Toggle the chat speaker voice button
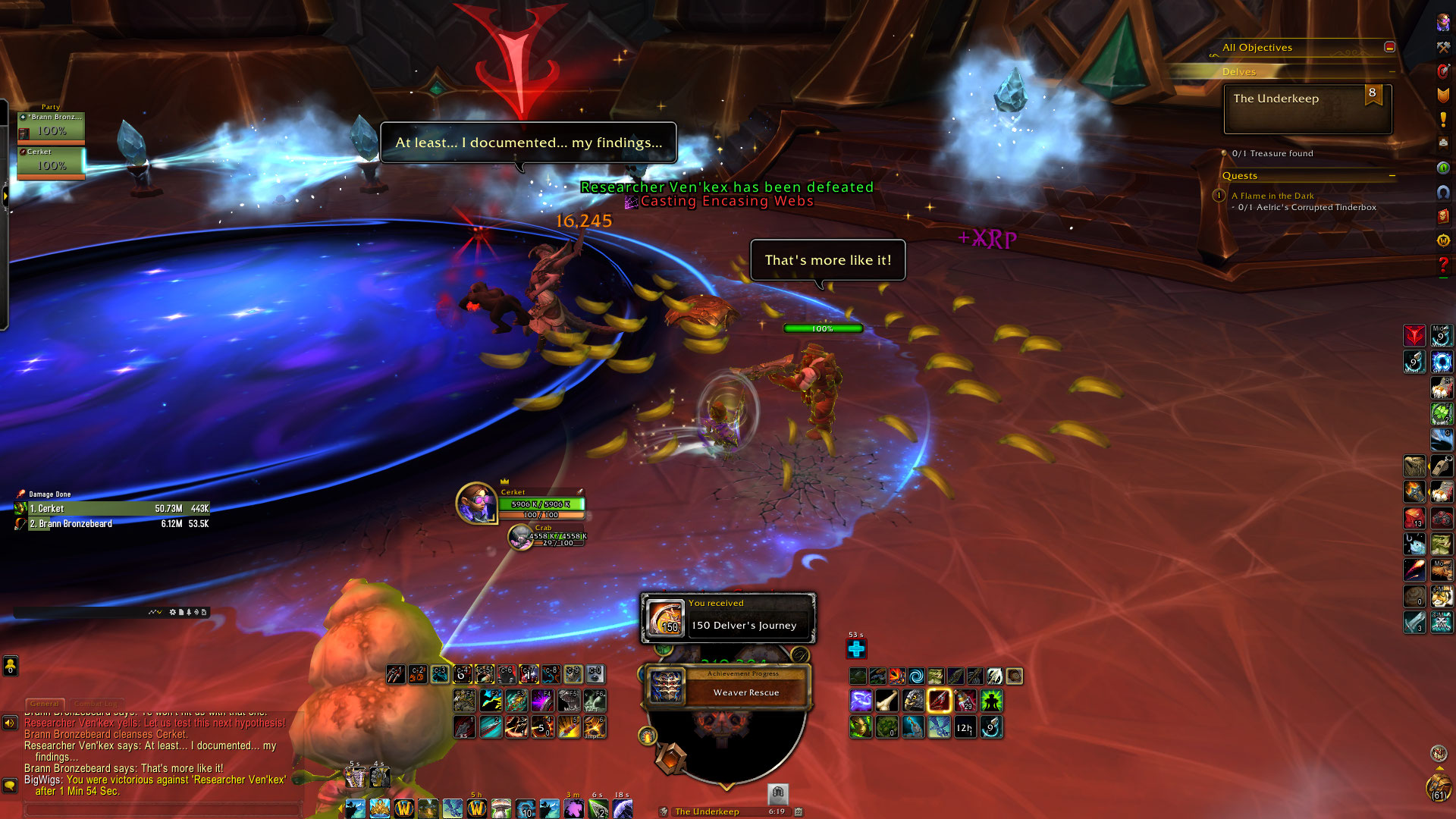The width and height of the screenshot is (1456, 819). coord(10,723)
